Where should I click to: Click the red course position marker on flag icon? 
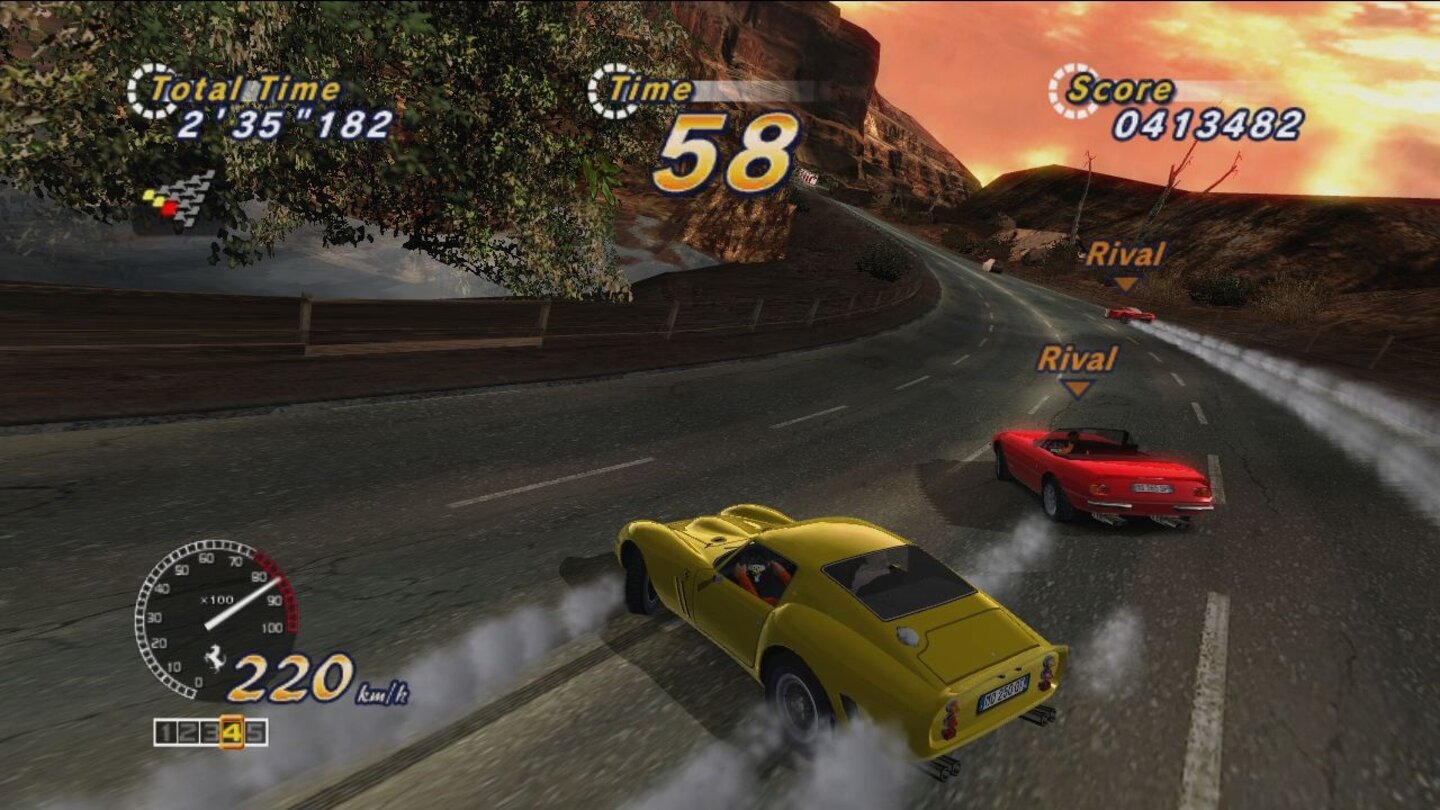tap(168, 209)
